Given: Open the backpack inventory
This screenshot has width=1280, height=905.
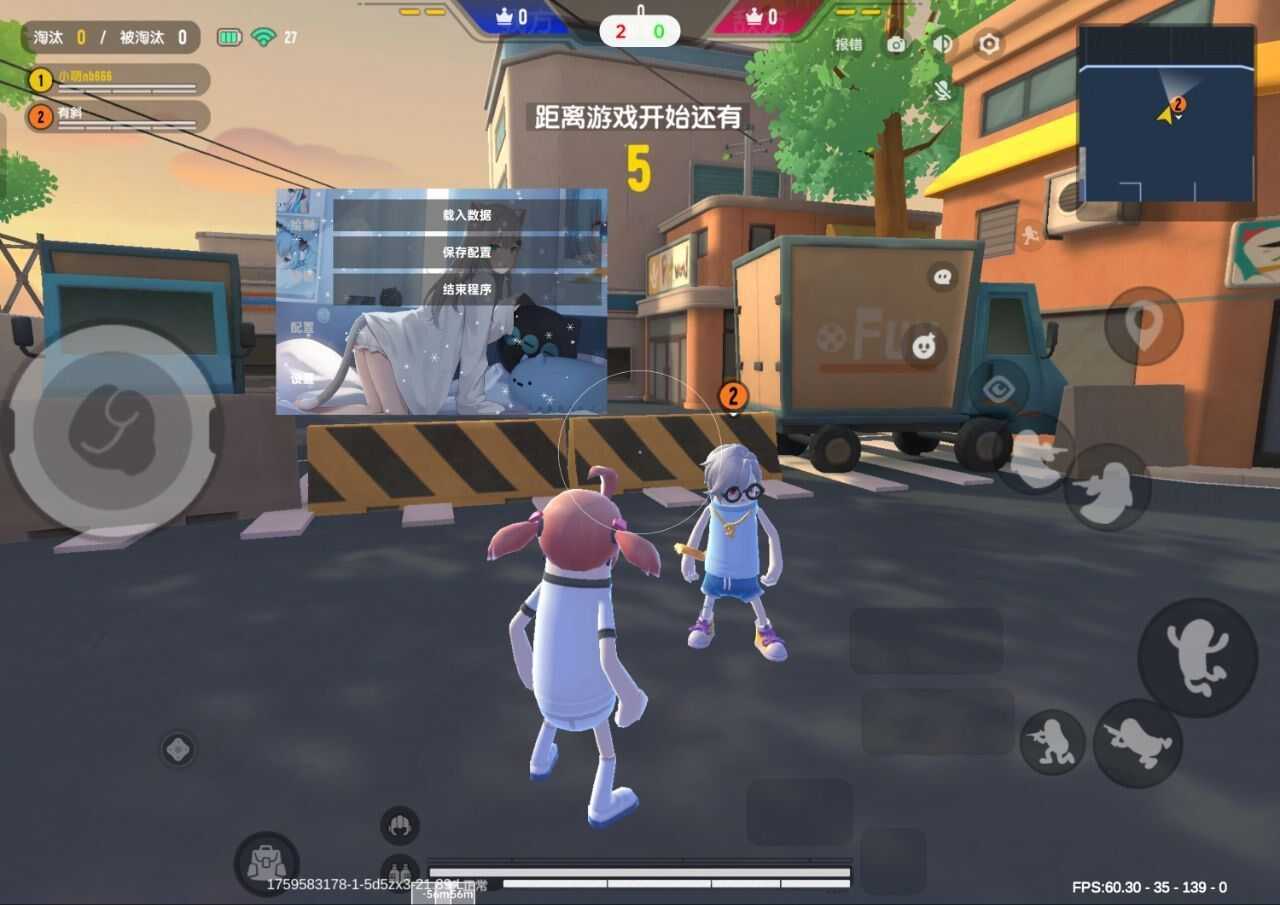Looking at the screenshot, I should pos(266,863).
